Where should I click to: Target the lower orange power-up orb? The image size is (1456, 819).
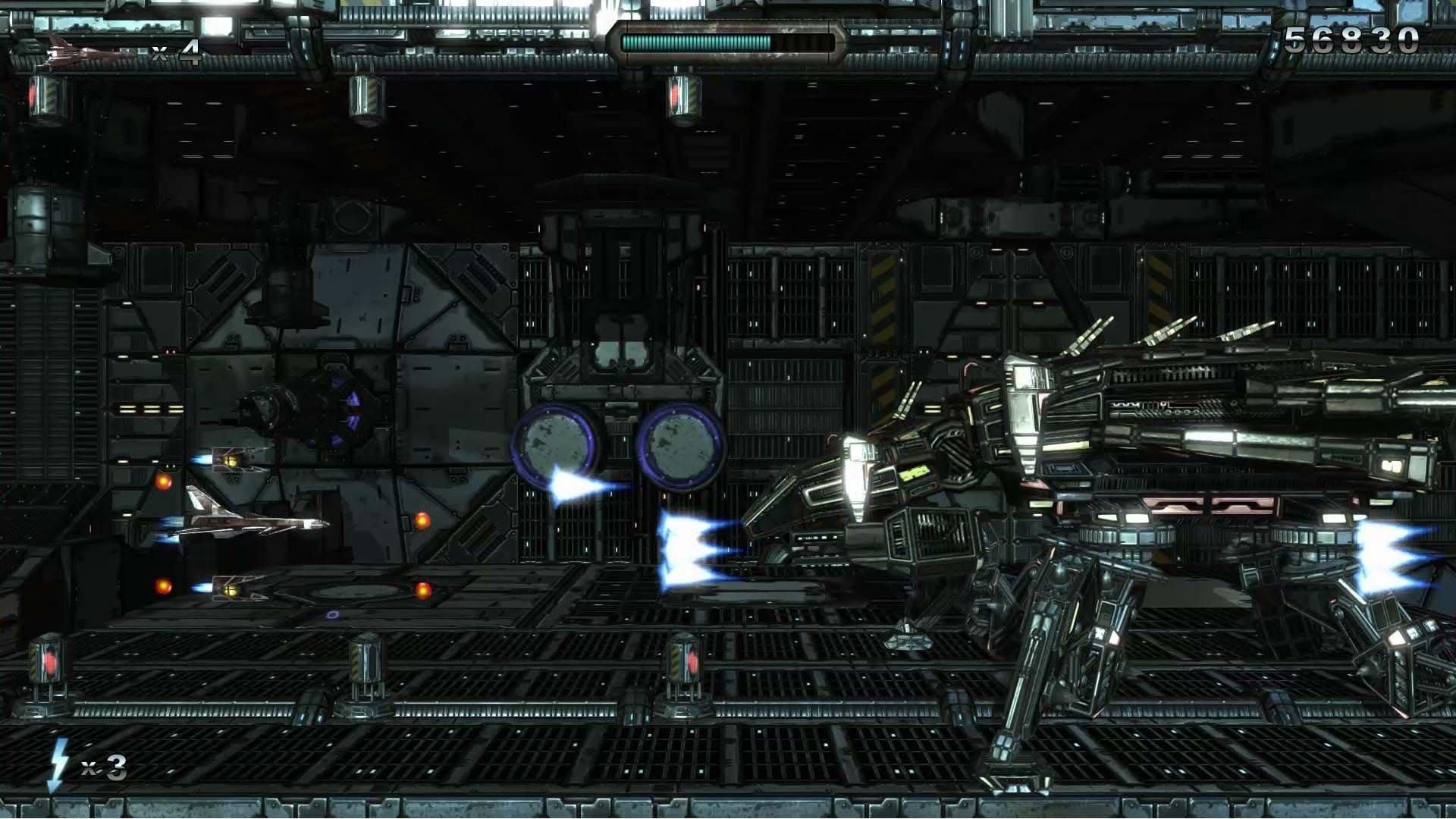point(164,586)
